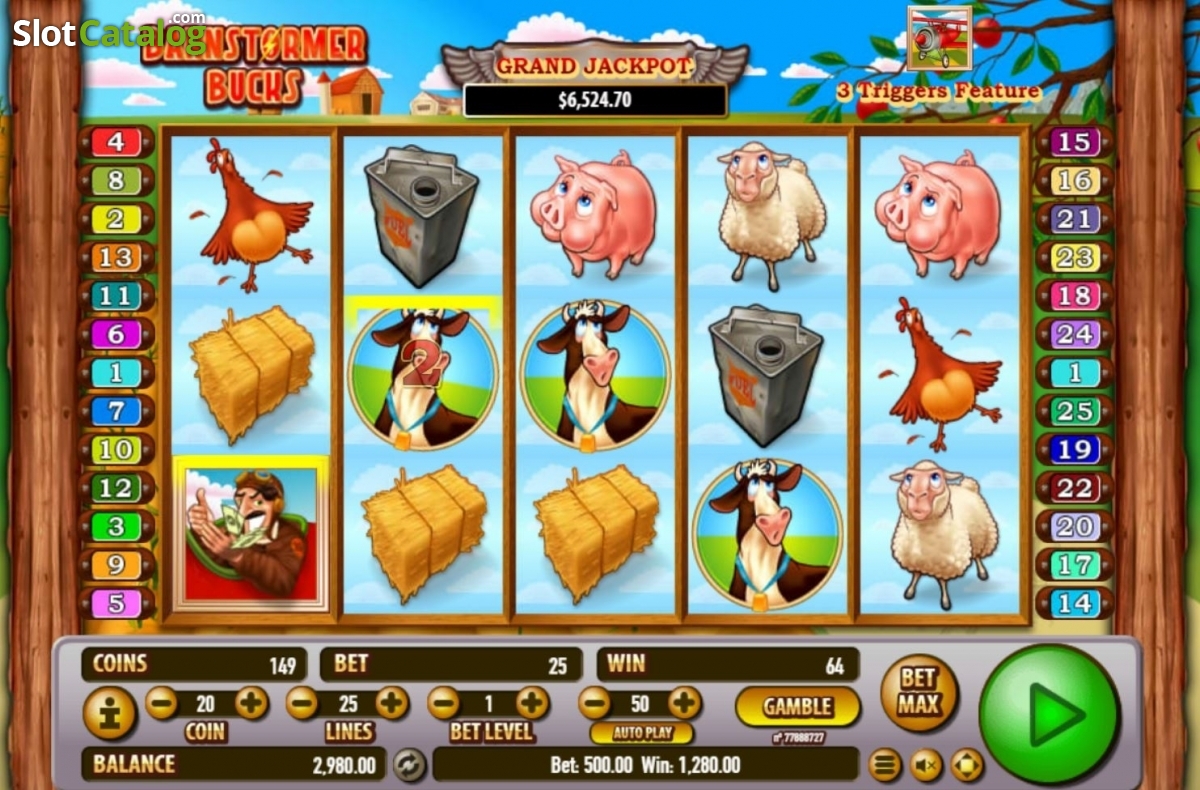
Task: Increase the auto play spin count
Action: coord(684,703)
